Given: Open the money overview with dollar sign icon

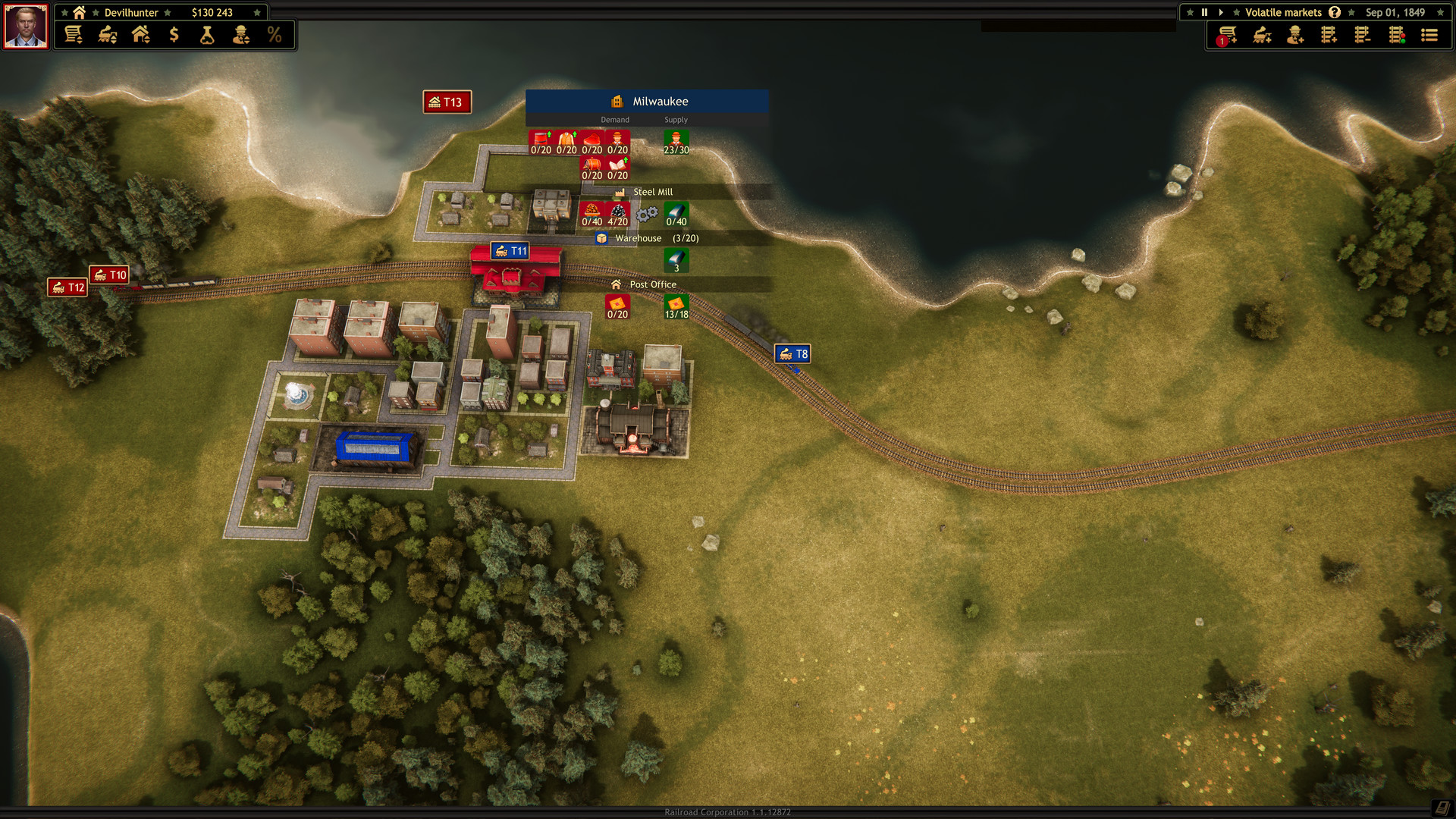Looking at the screenshot, I should point(174,34).
